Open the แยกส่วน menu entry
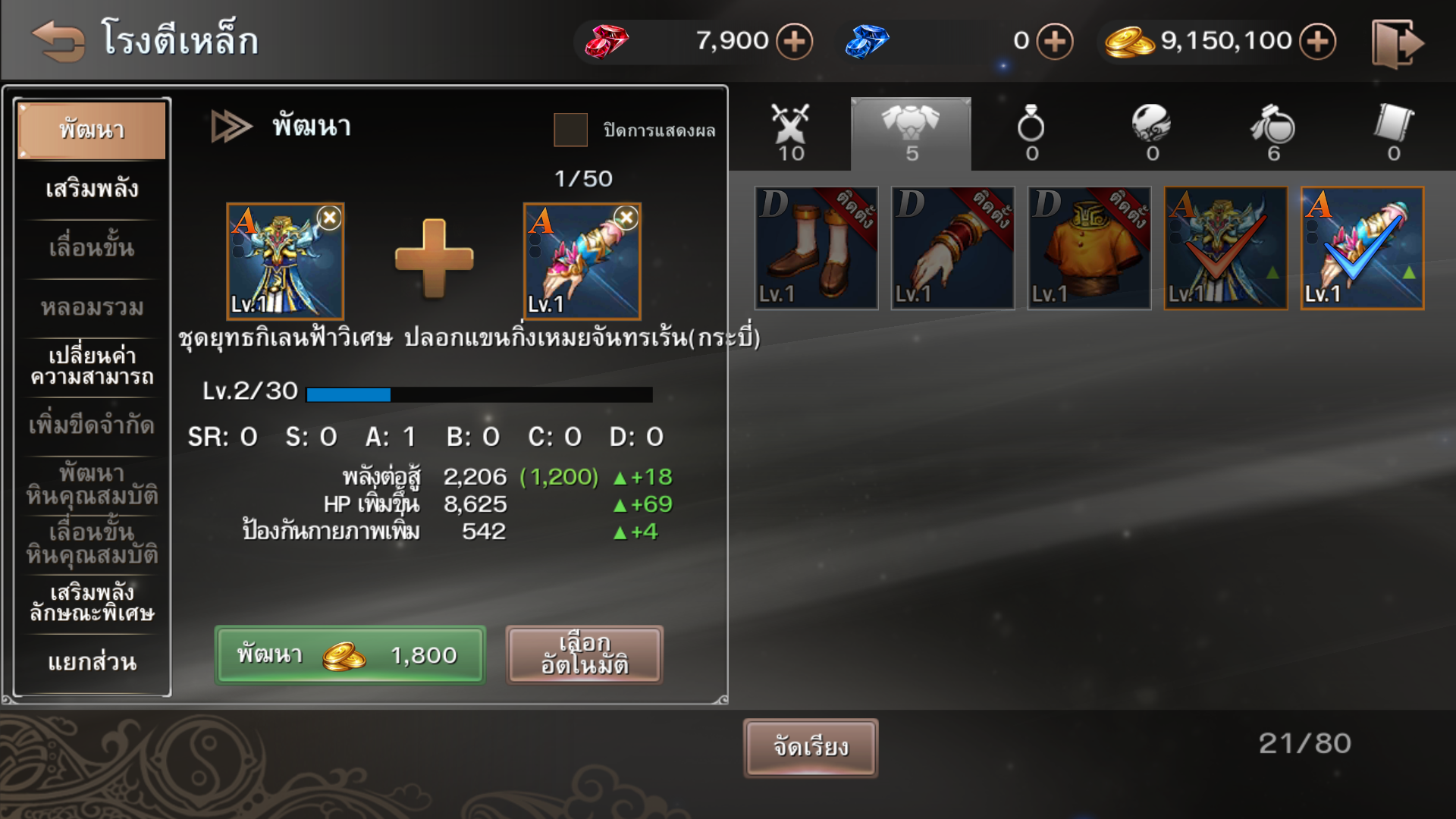The height and width of the screenshot is (819, 1456). (x=92, y=662)
